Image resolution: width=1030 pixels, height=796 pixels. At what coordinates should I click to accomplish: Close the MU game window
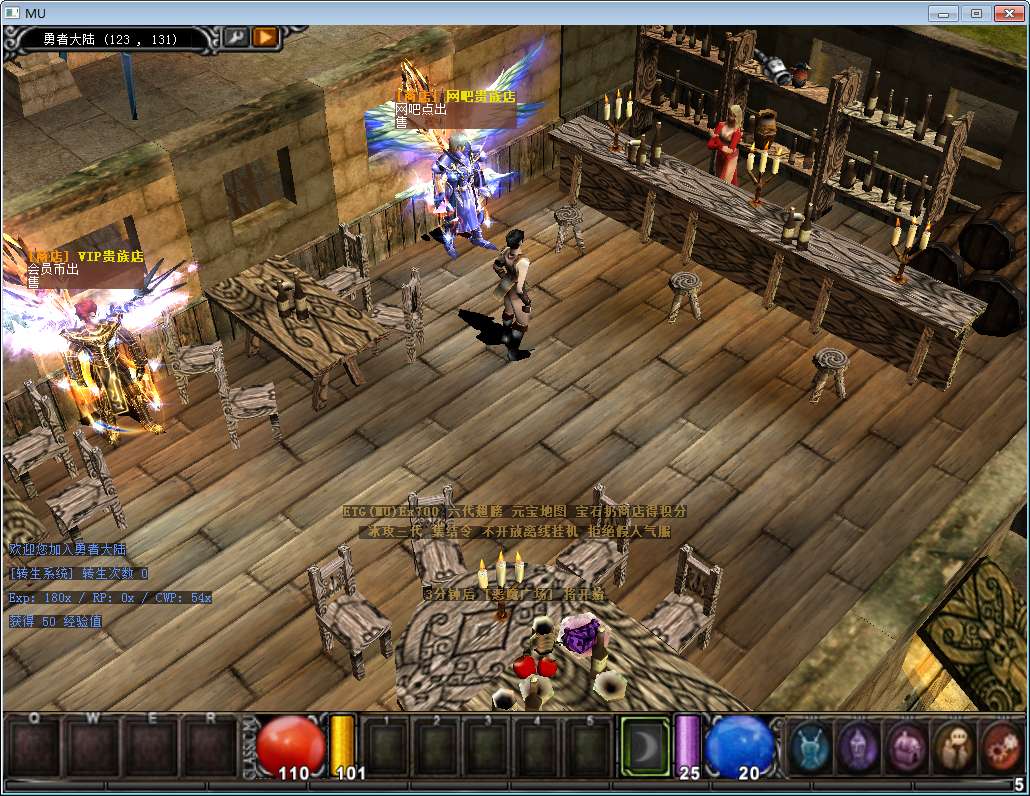tap(1009, 13)
